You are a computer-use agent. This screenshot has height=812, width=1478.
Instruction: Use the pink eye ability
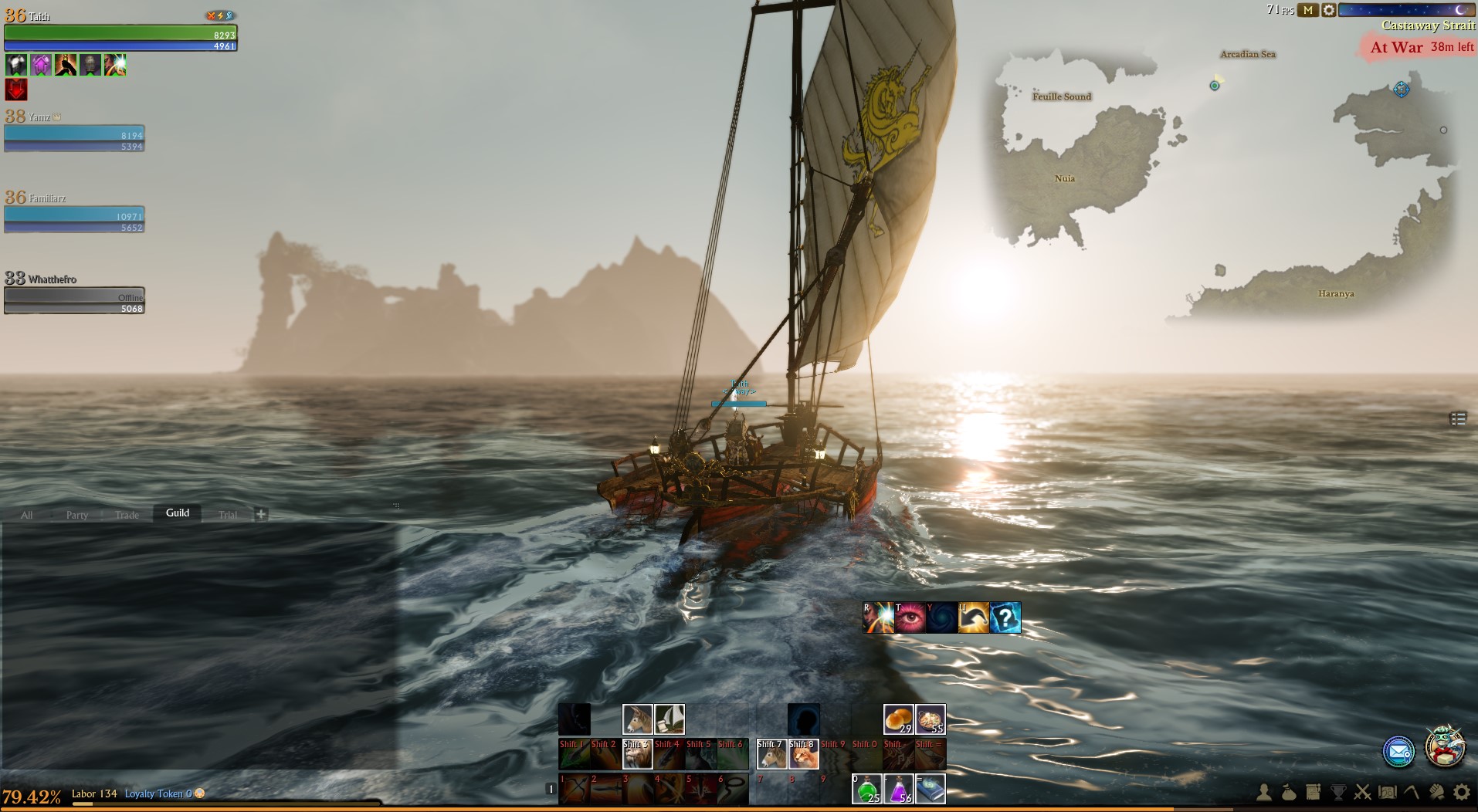pos(910,617)
